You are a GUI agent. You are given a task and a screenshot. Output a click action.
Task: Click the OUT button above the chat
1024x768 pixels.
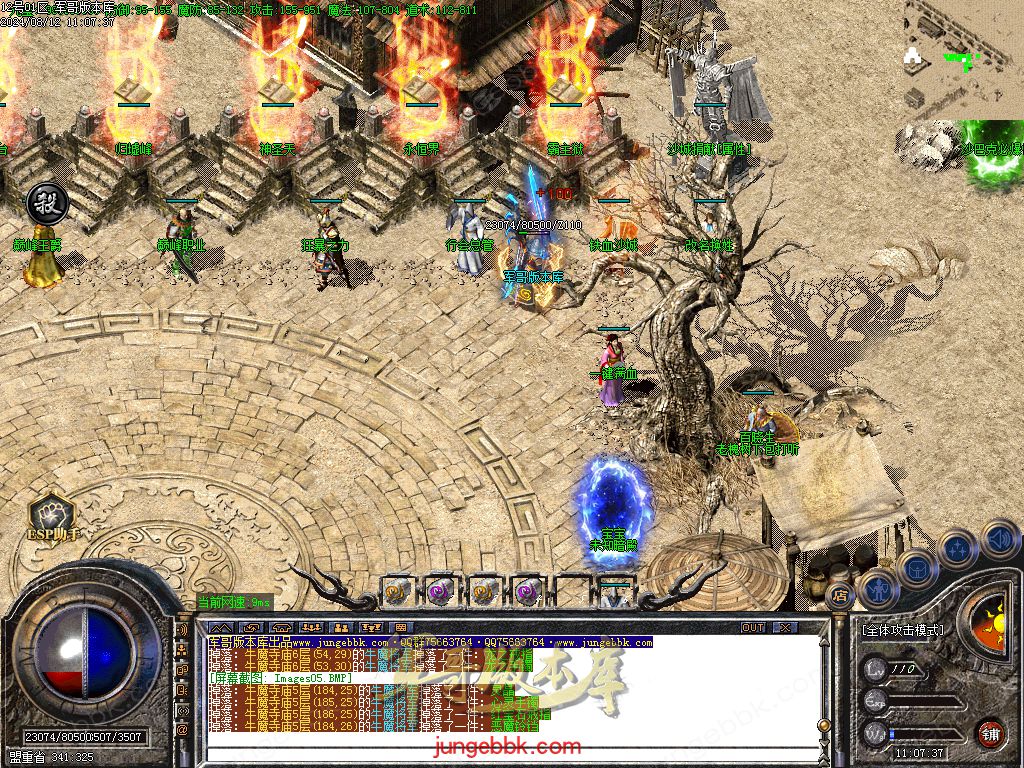click(x=752, y=627)
